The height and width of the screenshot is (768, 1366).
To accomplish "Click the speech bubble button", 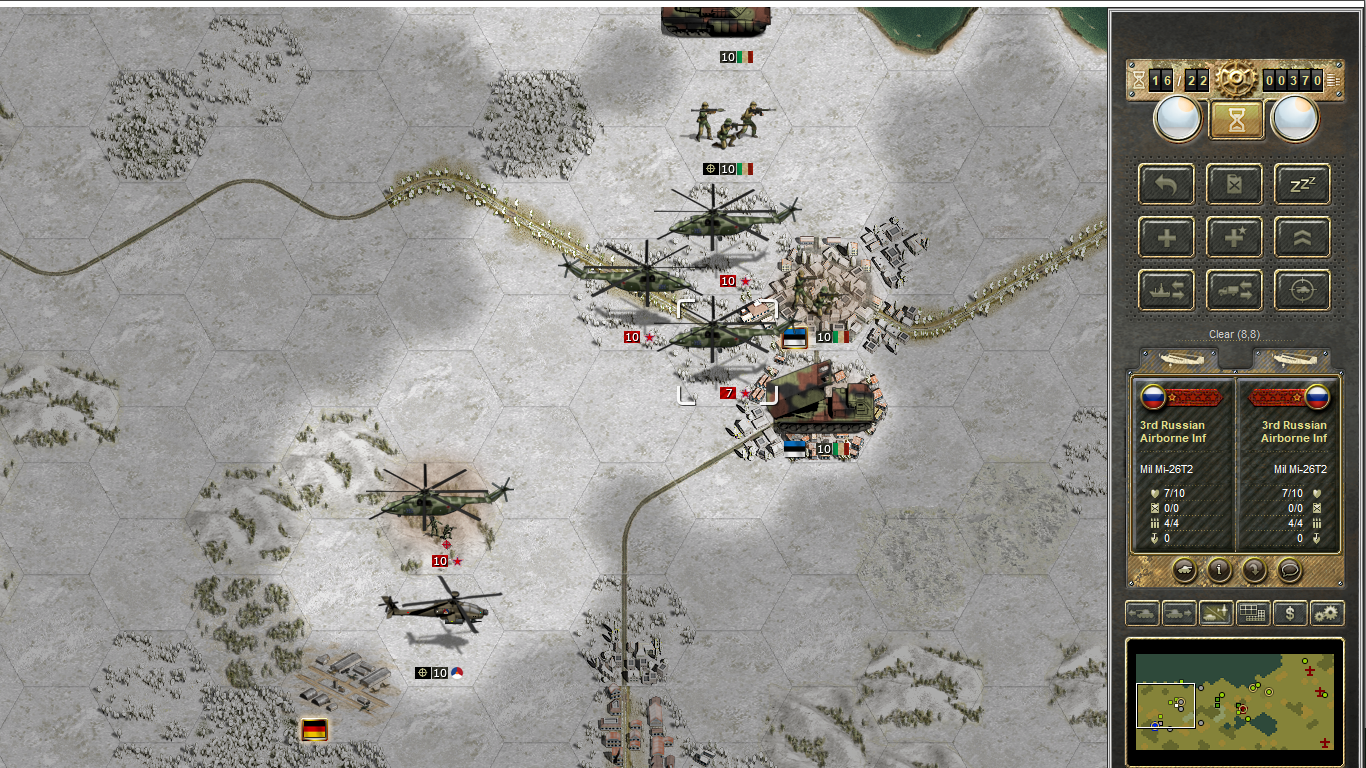I will (1290, 570).
